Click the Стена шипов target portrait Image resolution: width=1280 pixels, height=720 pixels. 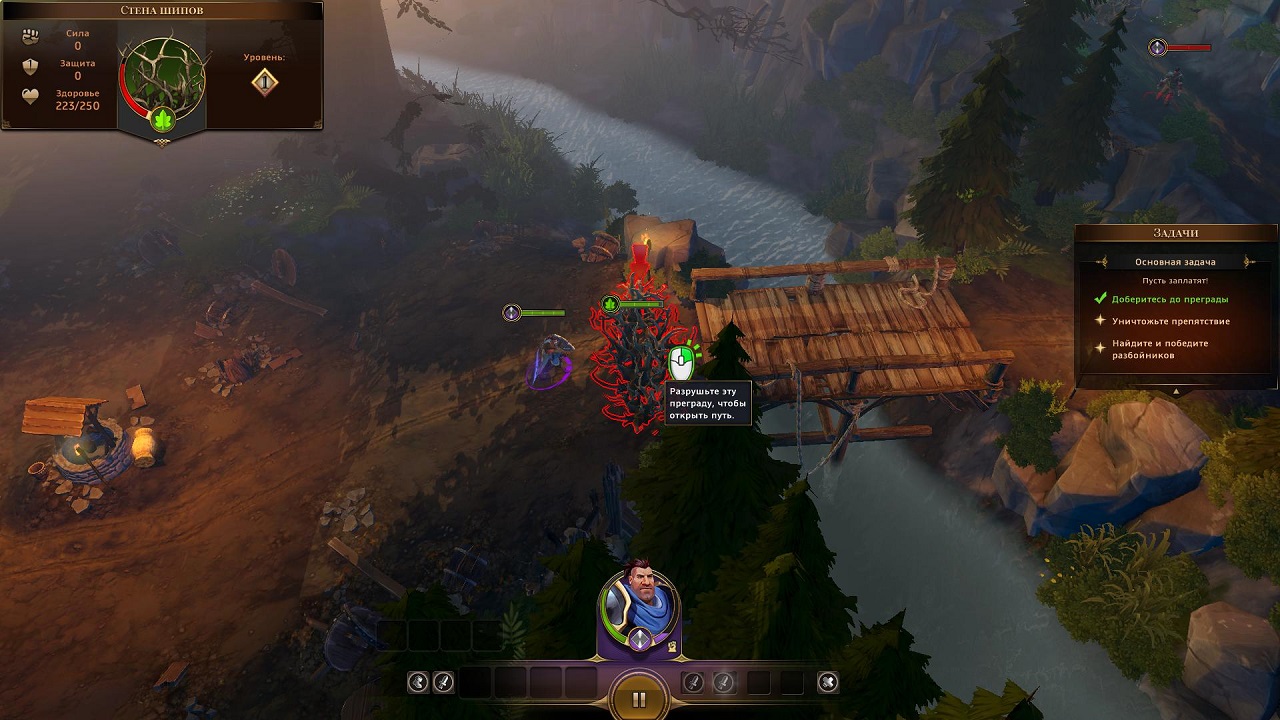[162, 78]
